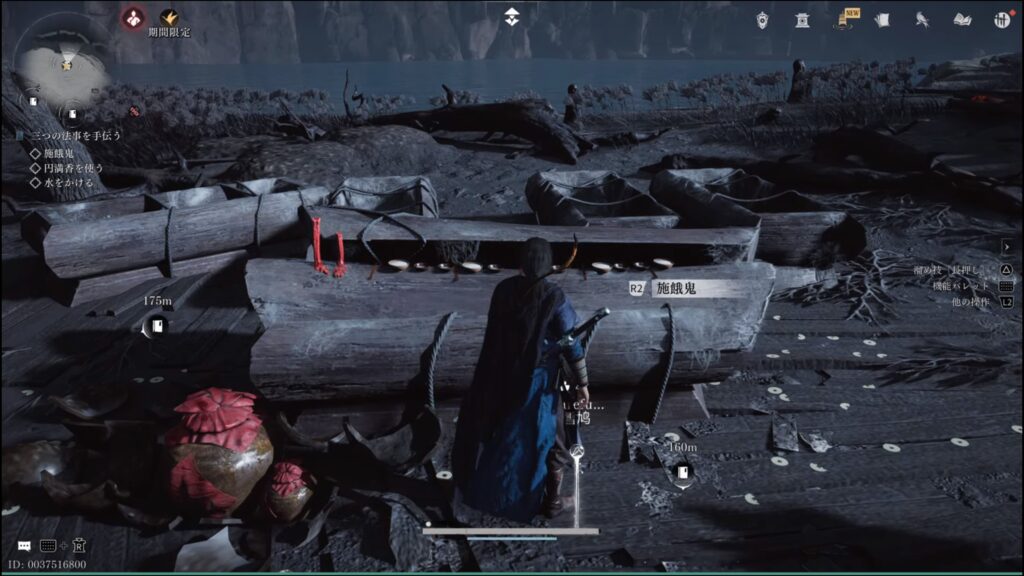Image resolution: width=1024 pixels, height=576 pixels.
Task: Select the red-circled icon beside the minimap
Action: (x=132, y=17)
